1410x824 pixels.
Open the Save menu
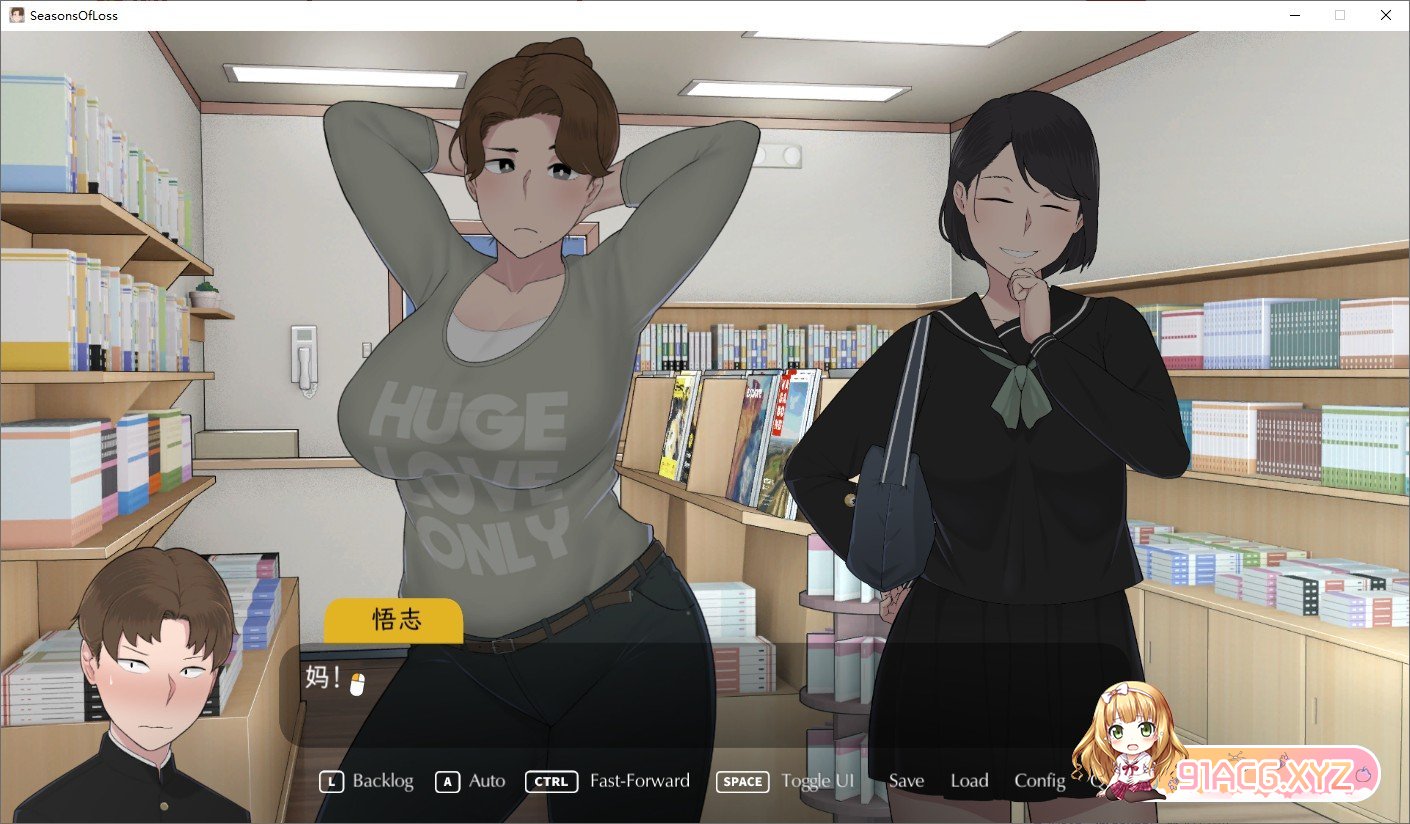[906, 781]
